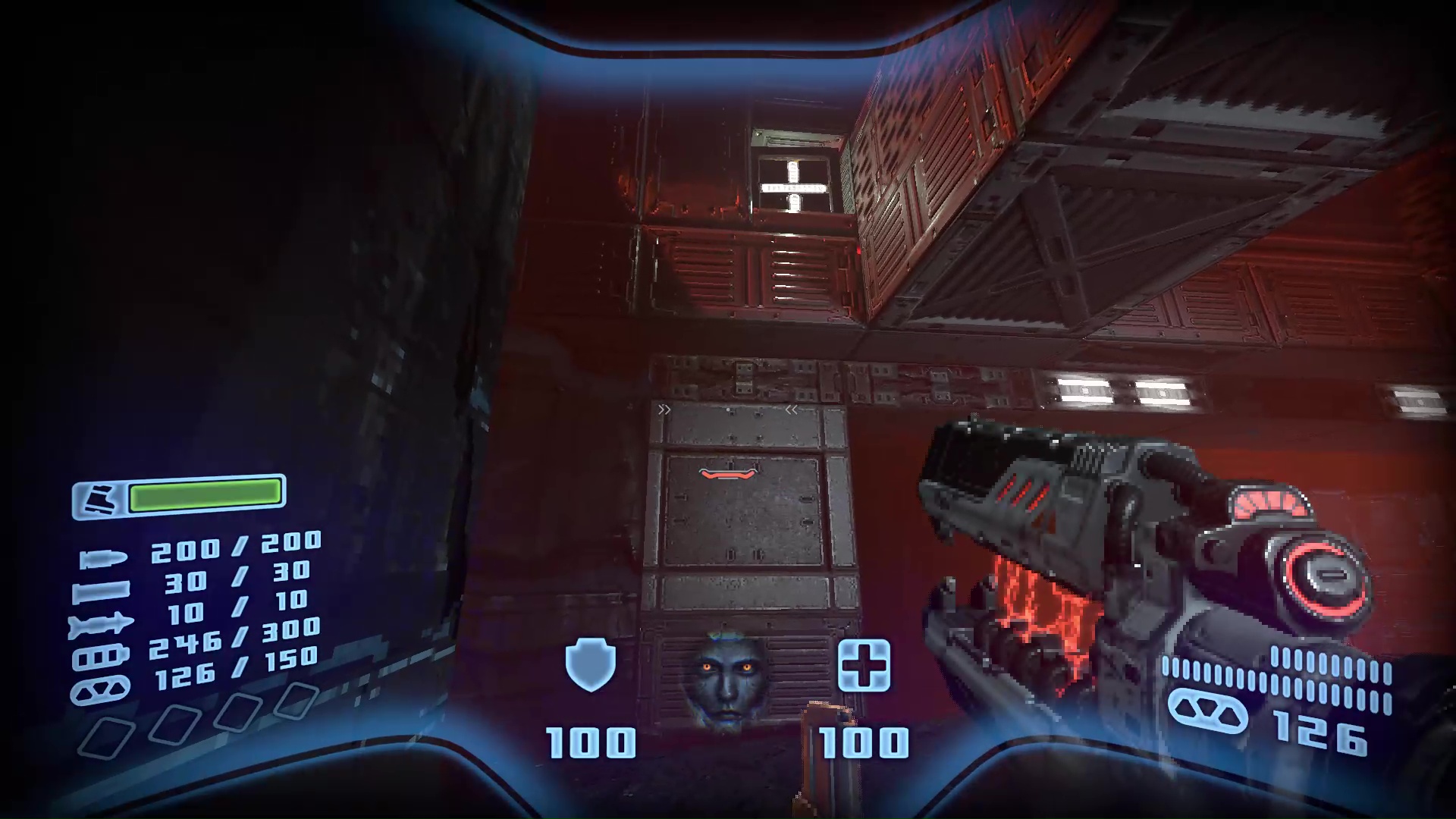This screenshot has width=1456, height=819.
Task: Click the right-pointing chevrons on the wall panel
Action: (666, 409)
